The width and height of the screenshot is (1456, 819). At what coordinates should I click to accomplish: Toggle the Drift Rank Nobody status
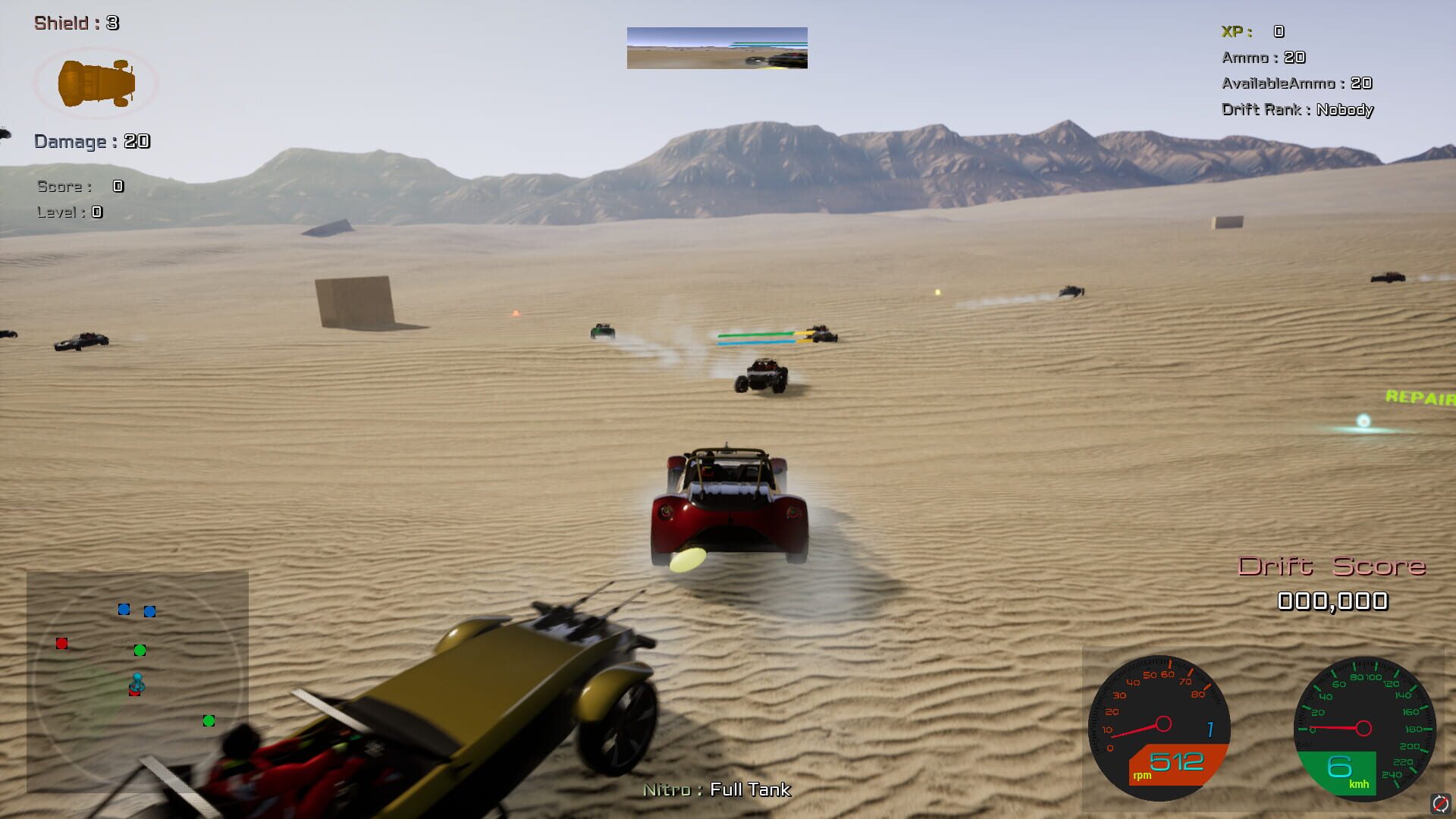pyautogui.click(x=1298, y=109)
